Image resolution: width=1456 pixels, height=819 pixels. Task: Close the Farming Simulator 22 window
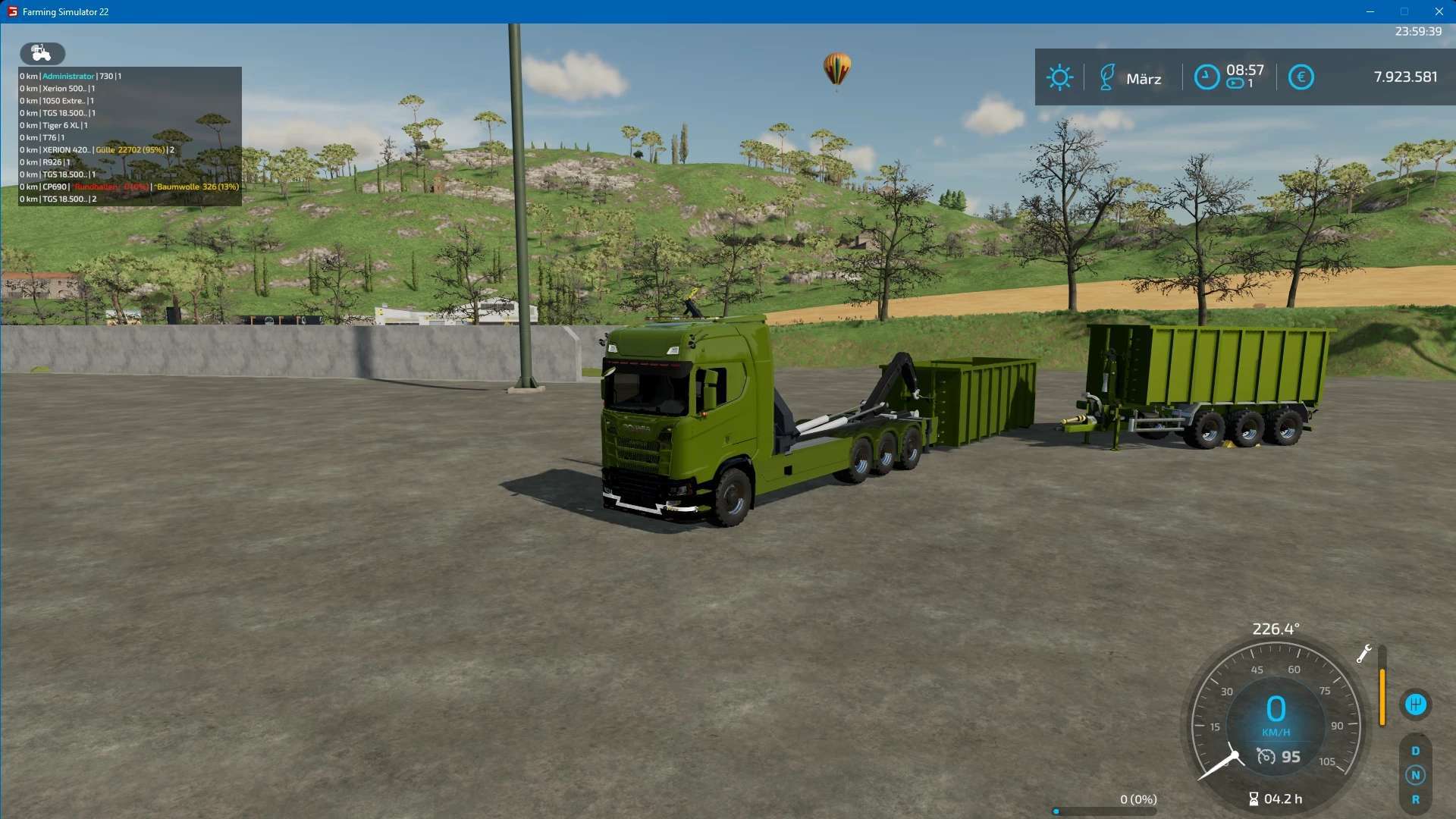1439,11
